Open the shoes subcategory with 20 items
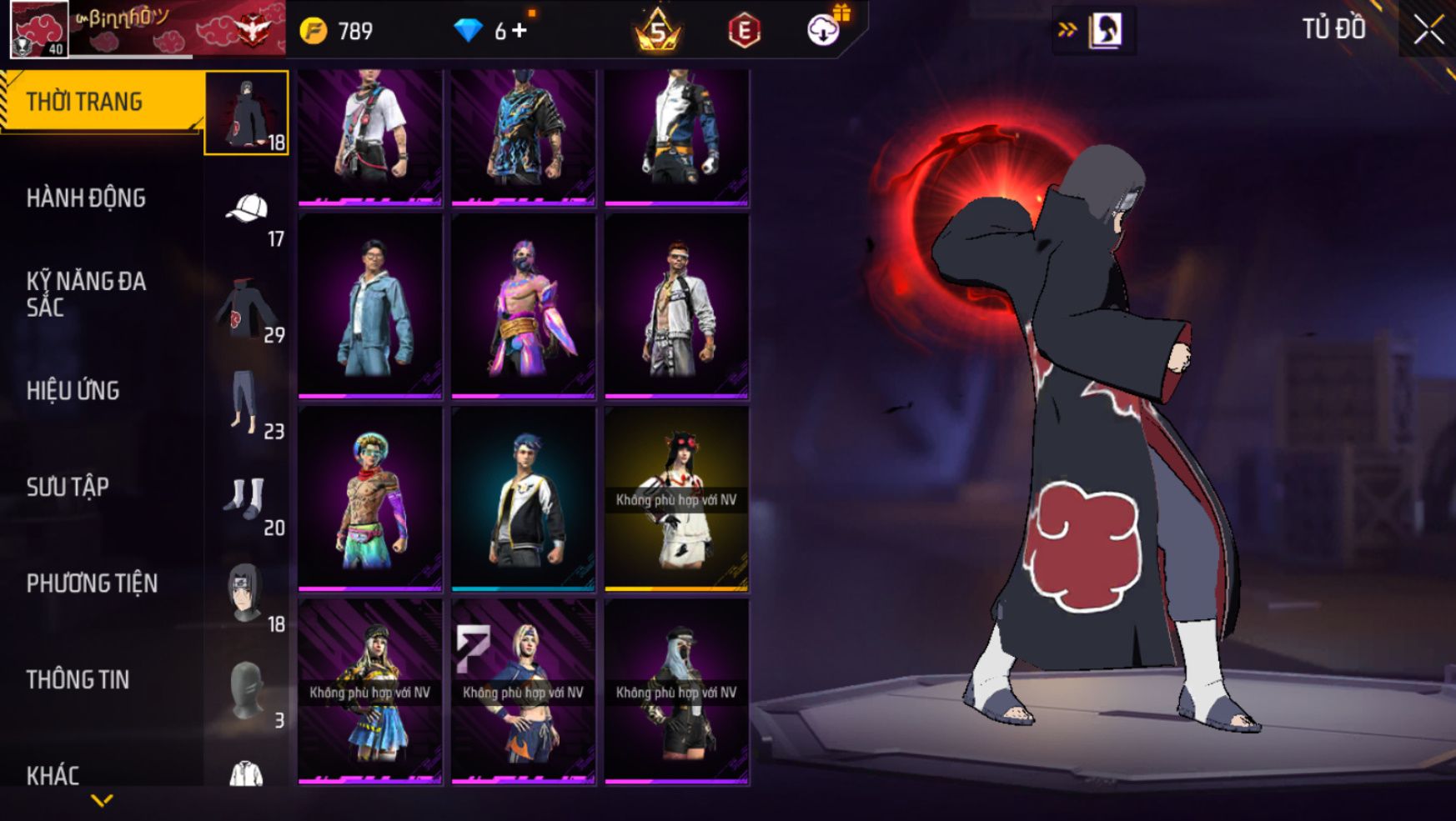The width and height of the screenshot is (1456, 821). (245, 499)
